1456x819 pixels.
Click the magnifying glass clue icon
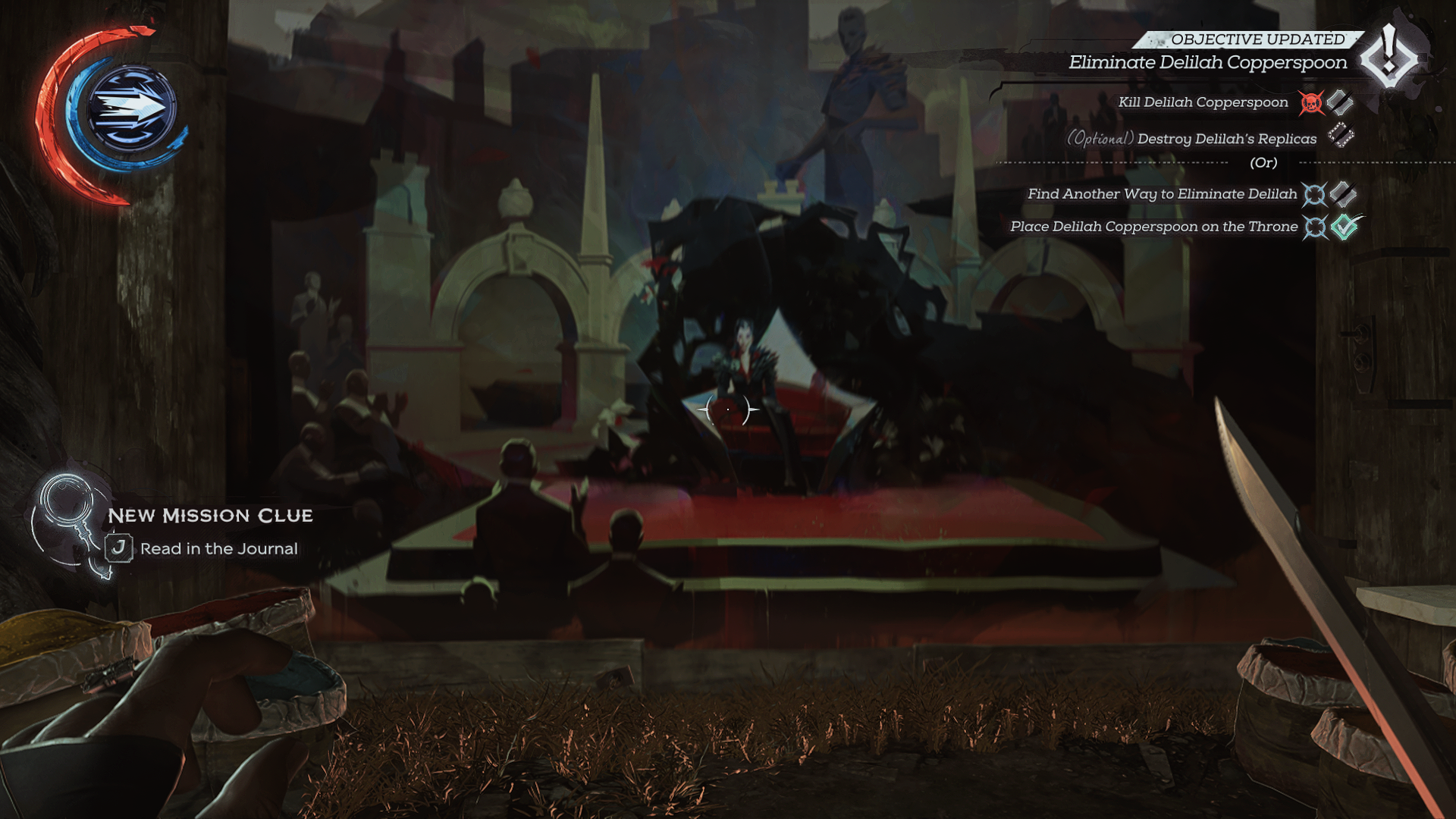coord(67,504)
